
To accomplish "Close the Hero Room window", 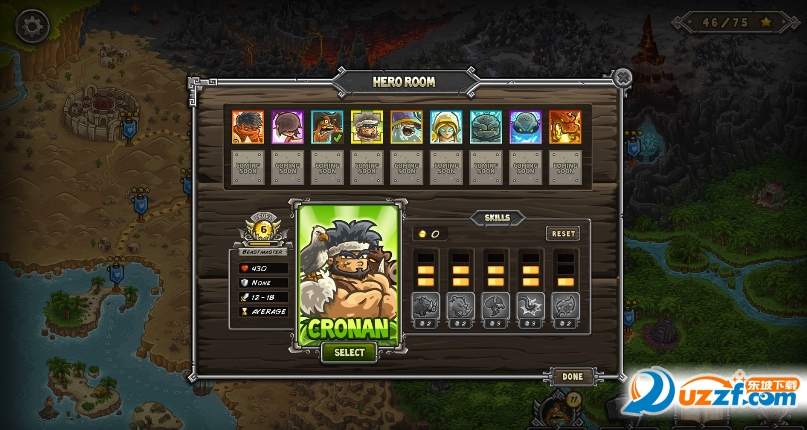I will [622, 76].
